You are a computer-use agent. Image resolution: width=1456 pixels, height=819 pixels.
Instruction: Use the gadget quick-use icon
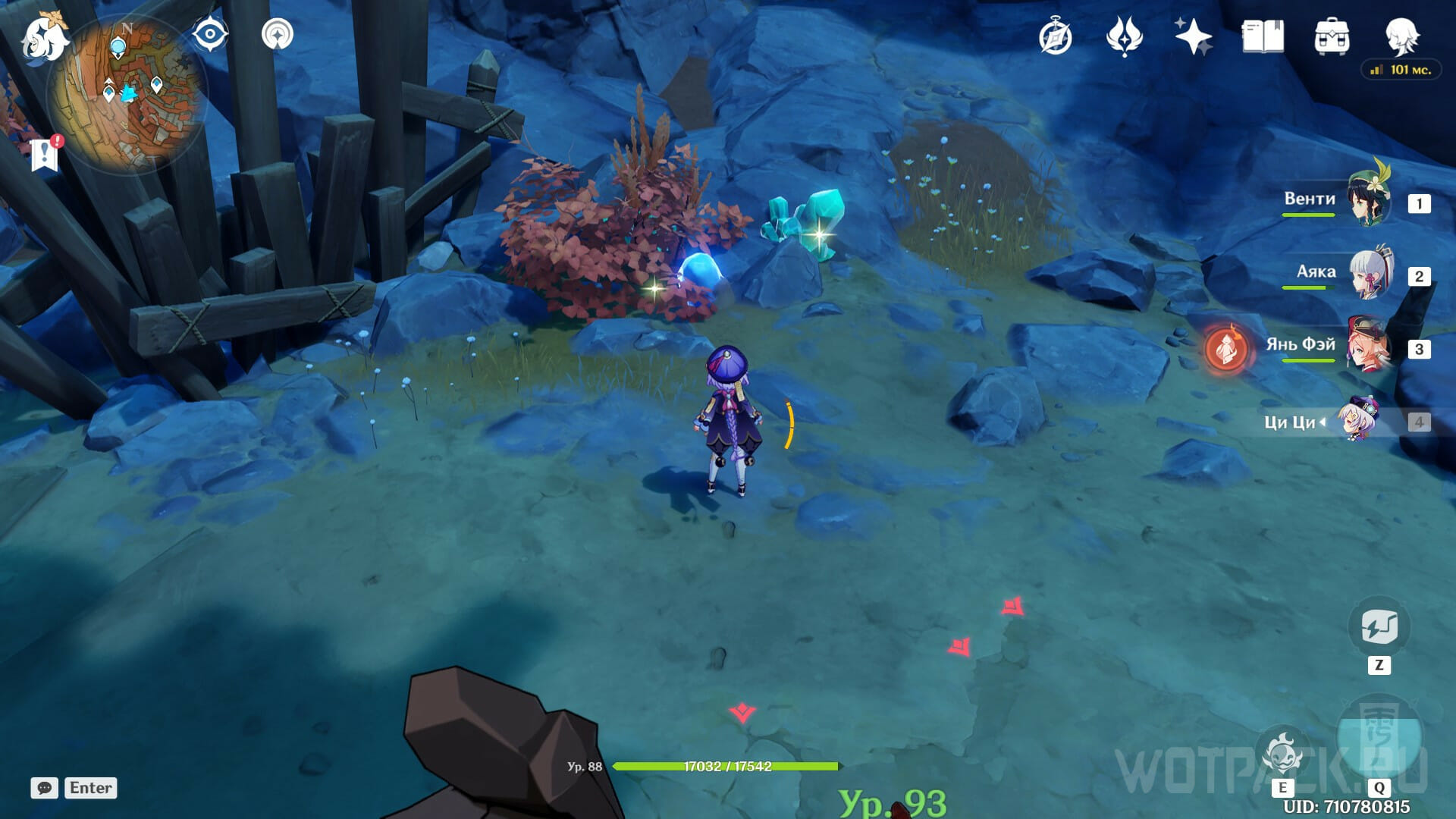(1379, 628)
